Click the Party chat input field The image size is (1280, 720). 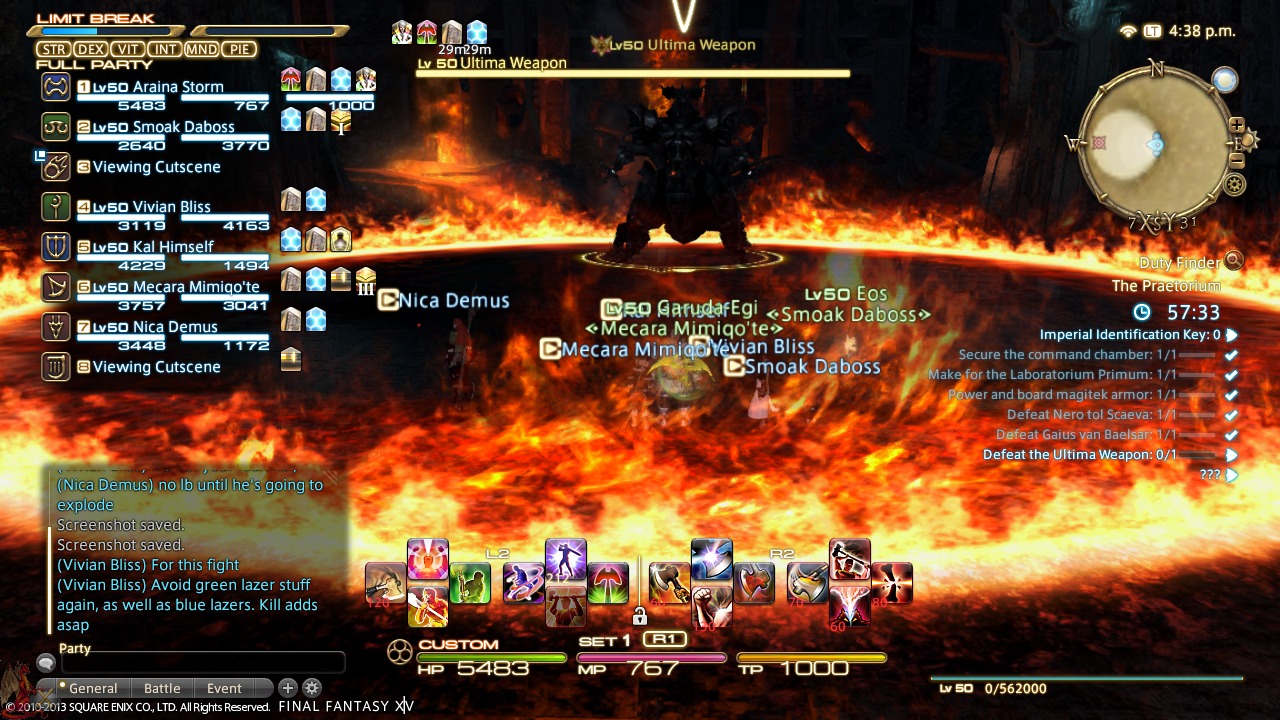(200, 661)
